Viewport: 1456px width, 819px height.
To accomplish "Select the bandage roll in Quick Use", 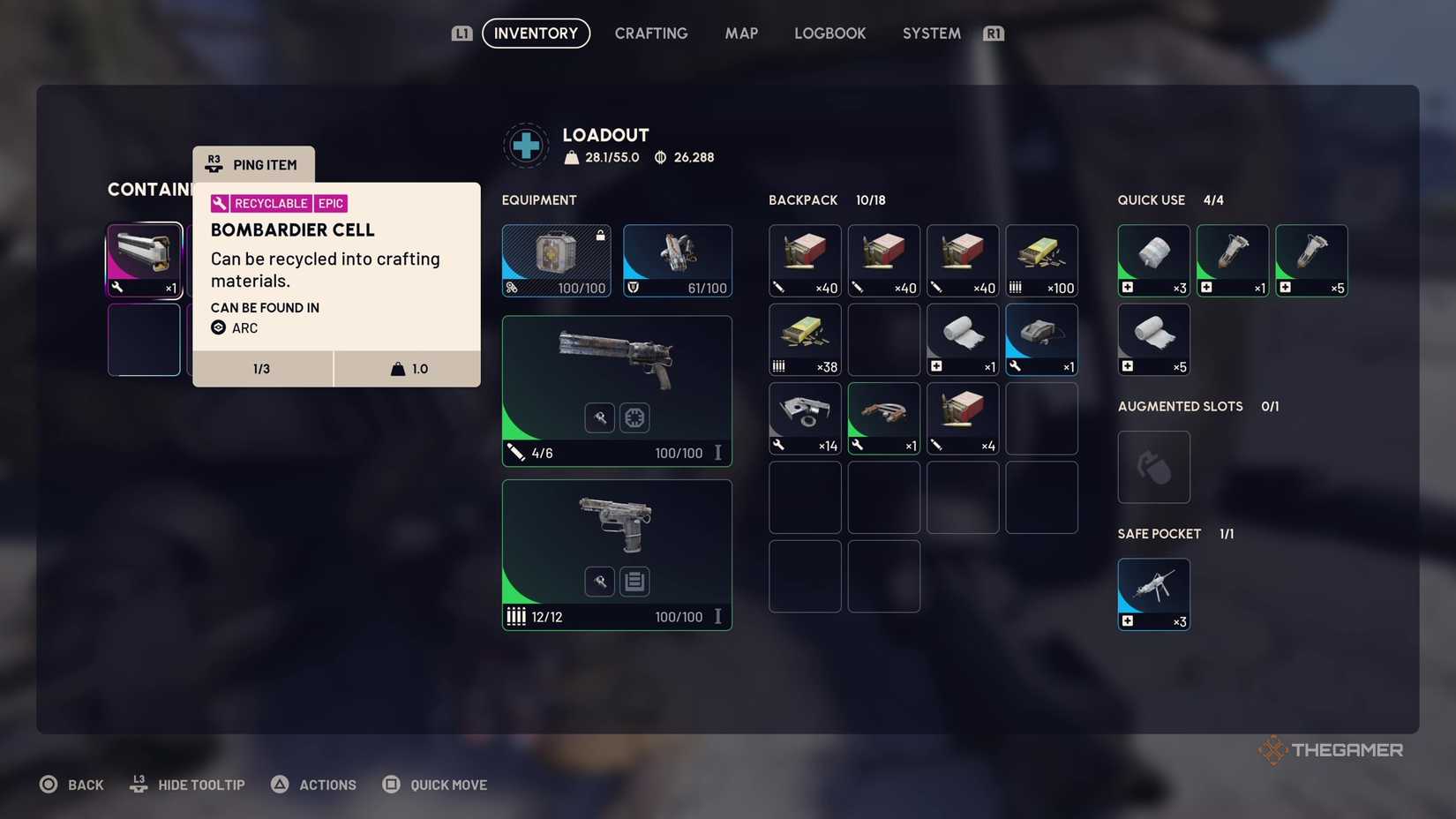I will pos(1153,338).
